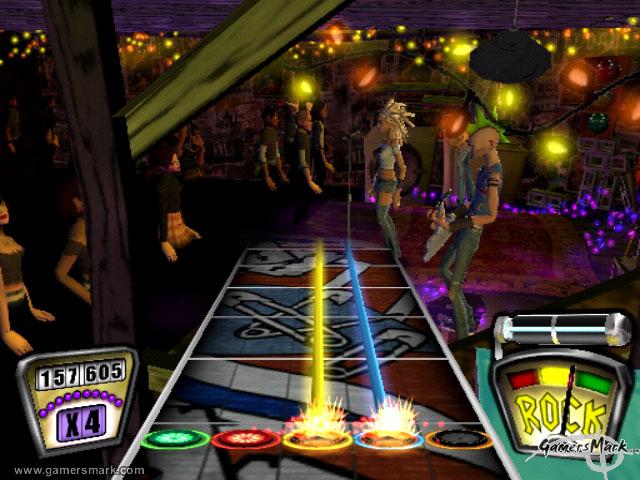Tap the orange fret button
Viewport: 640px width, 480px height.
pyautogui.click(x=459, y=439)
